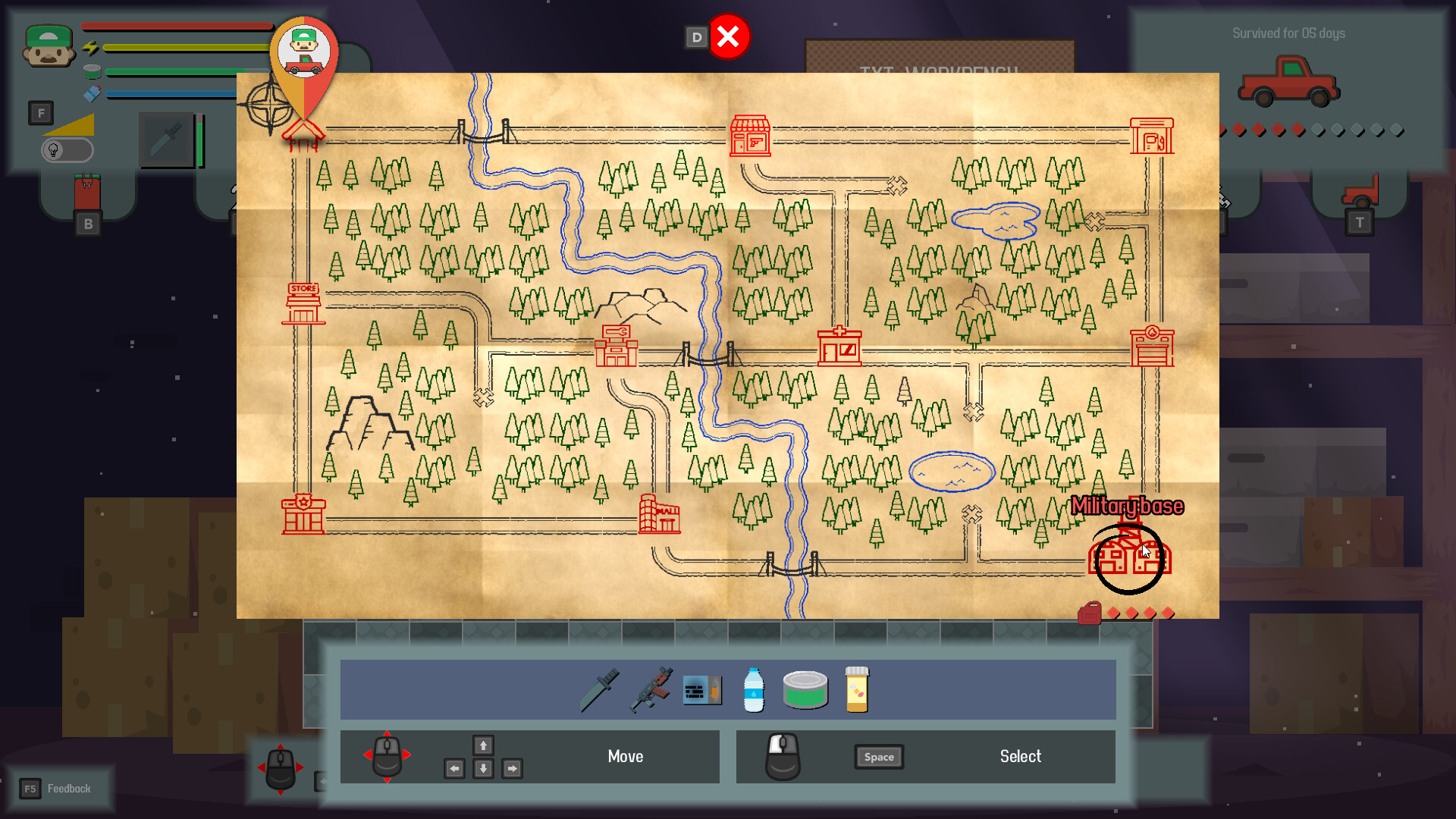The image size is (1456, 819).
Task: Open the Feedback panel via F5
Action: (x=61, y=788)
